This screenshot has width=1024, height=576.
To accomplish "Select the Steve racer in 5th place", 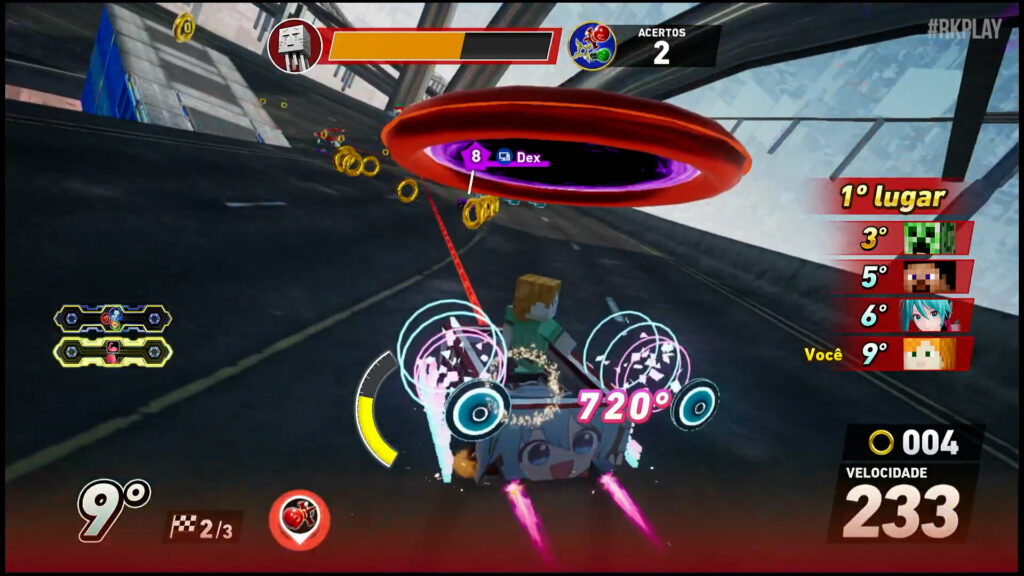I will (923, 276).
